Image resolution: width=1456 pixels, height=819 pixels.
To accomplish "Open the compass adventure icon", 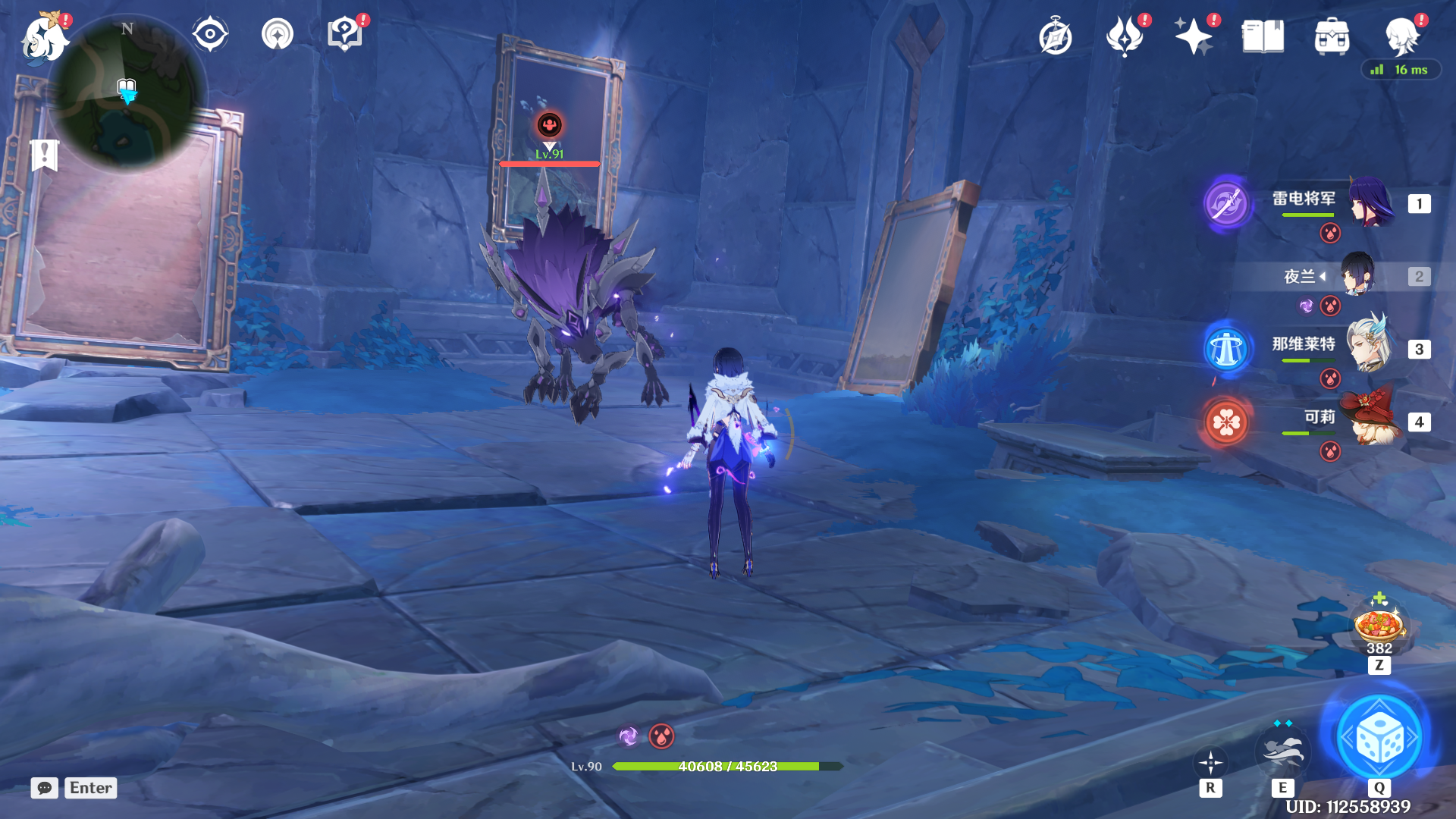I will [x=1056, y=36].
